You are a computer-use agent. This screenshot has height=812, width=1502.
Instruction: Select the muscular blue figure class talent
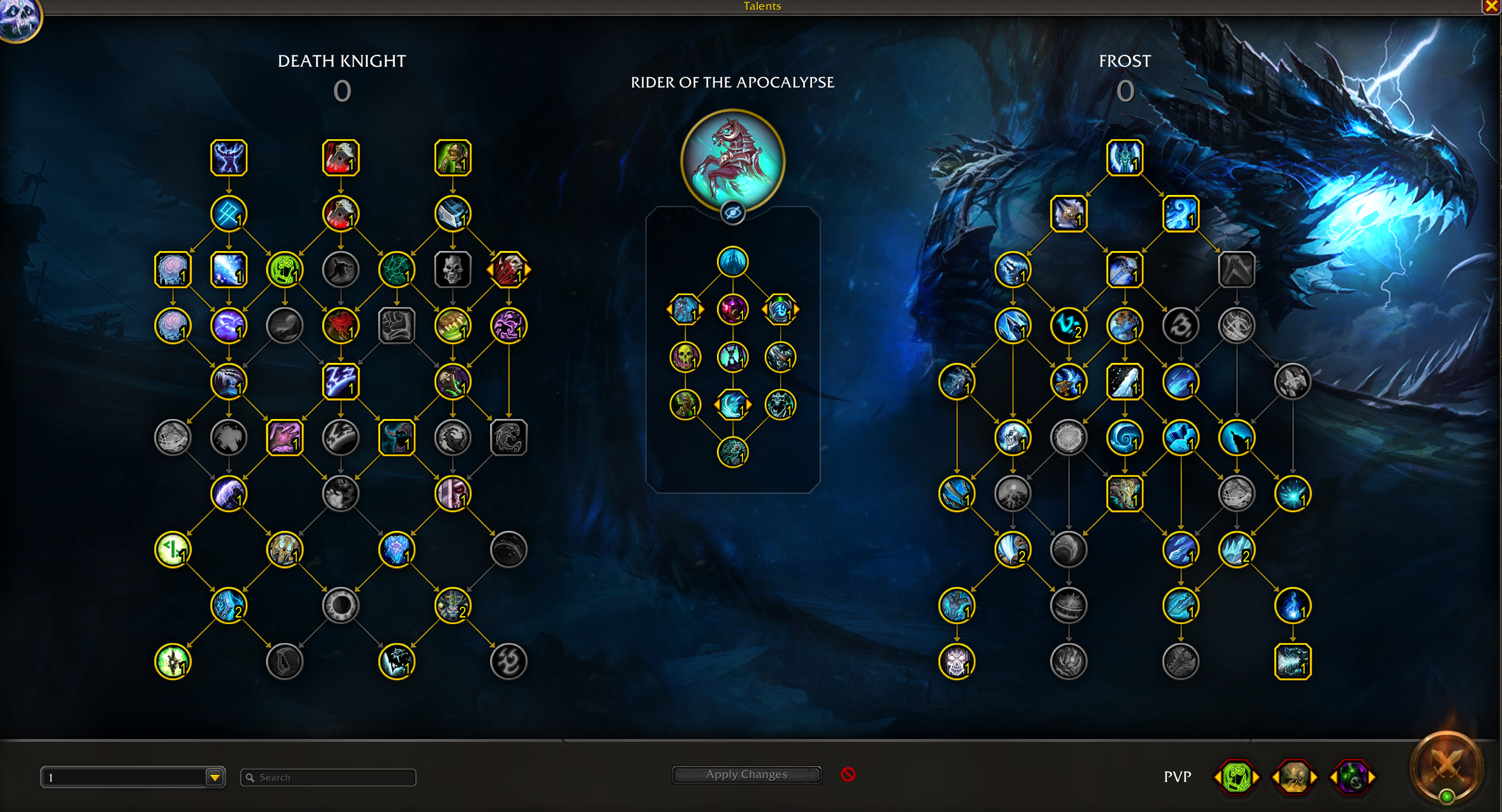tap(229, 158)
